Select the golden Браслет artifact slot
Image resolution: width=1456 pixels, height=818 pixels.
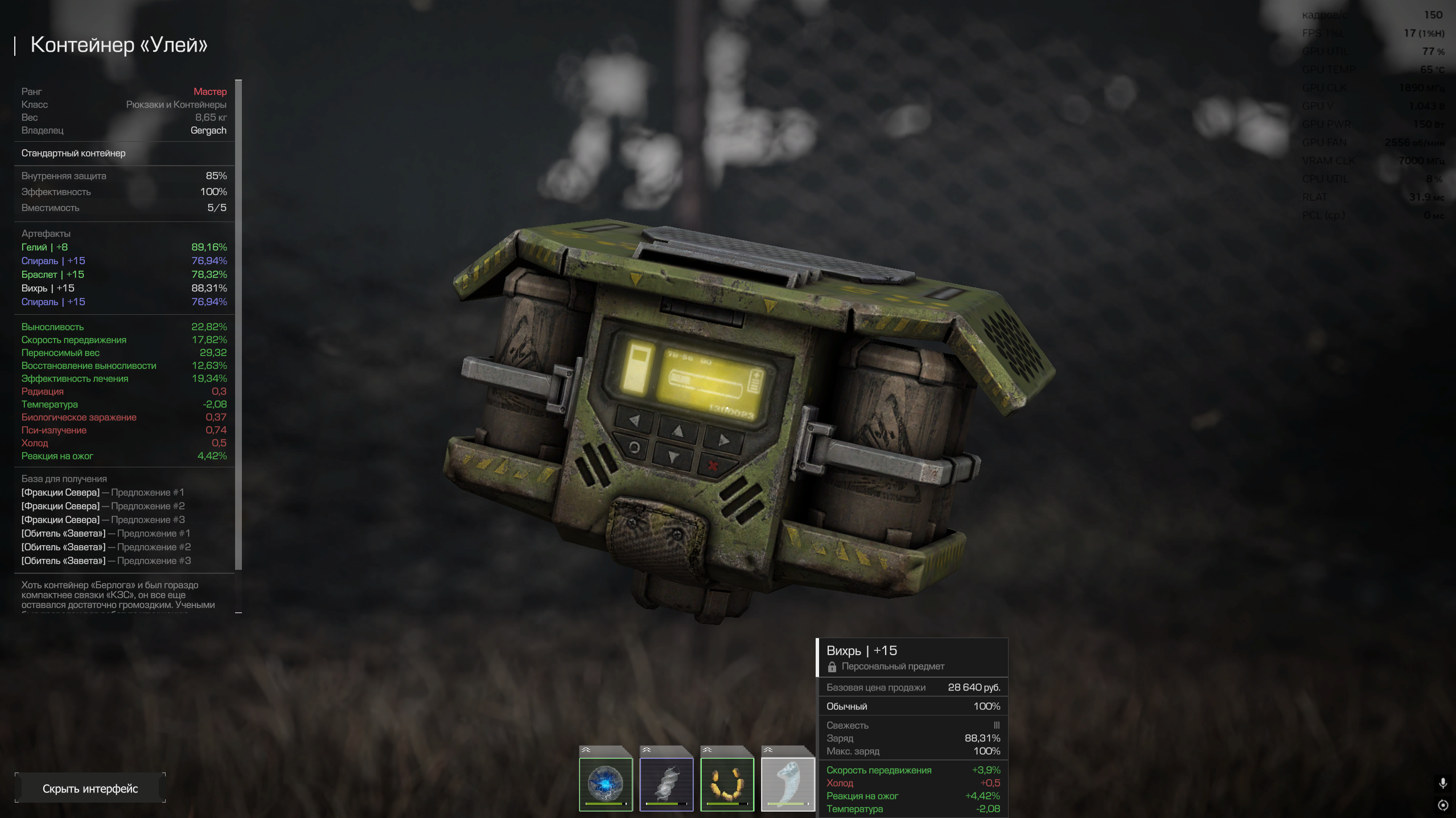coord(727,784)
